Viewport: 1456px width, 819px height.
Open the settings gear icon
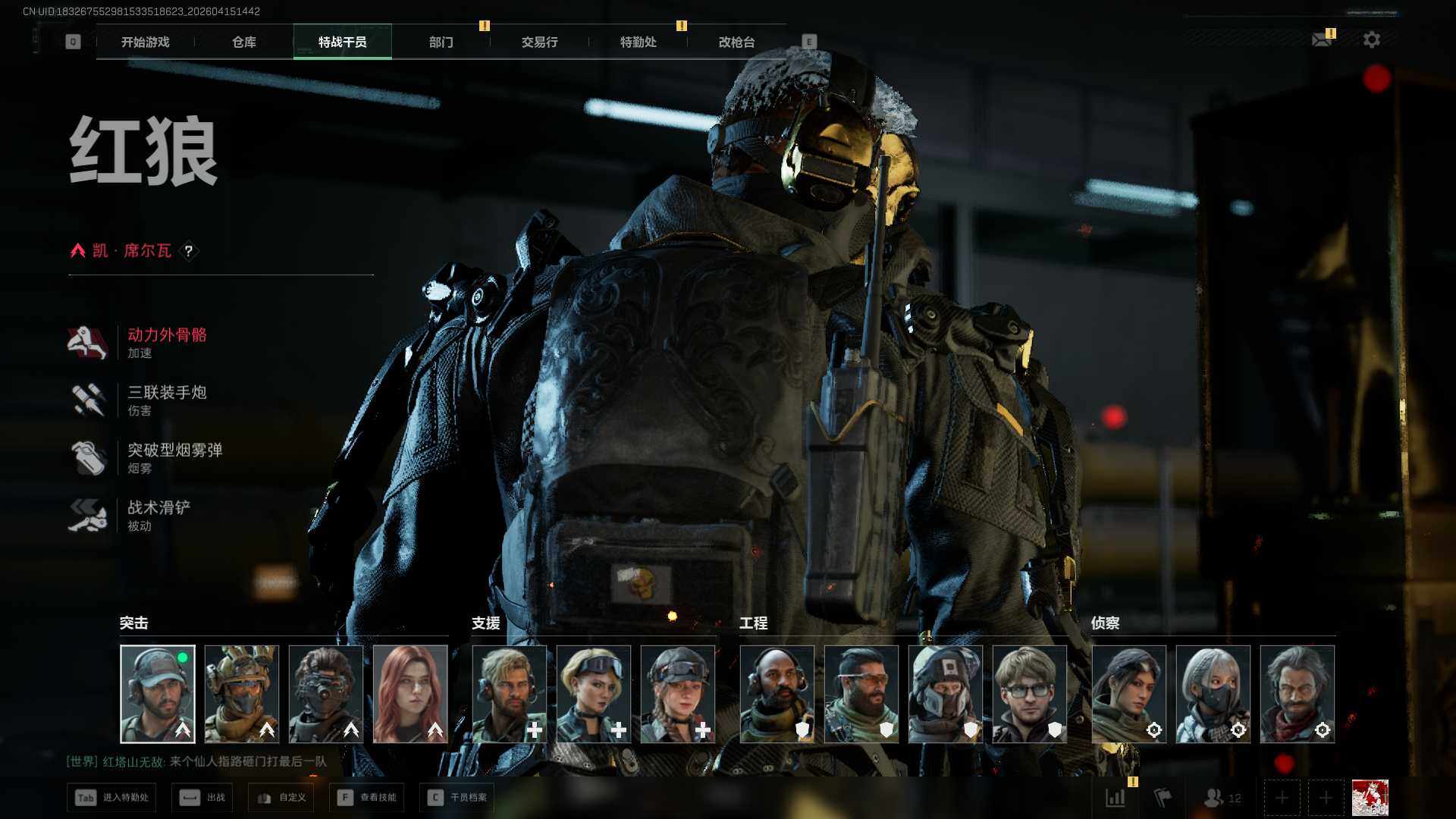[1371, 39]
